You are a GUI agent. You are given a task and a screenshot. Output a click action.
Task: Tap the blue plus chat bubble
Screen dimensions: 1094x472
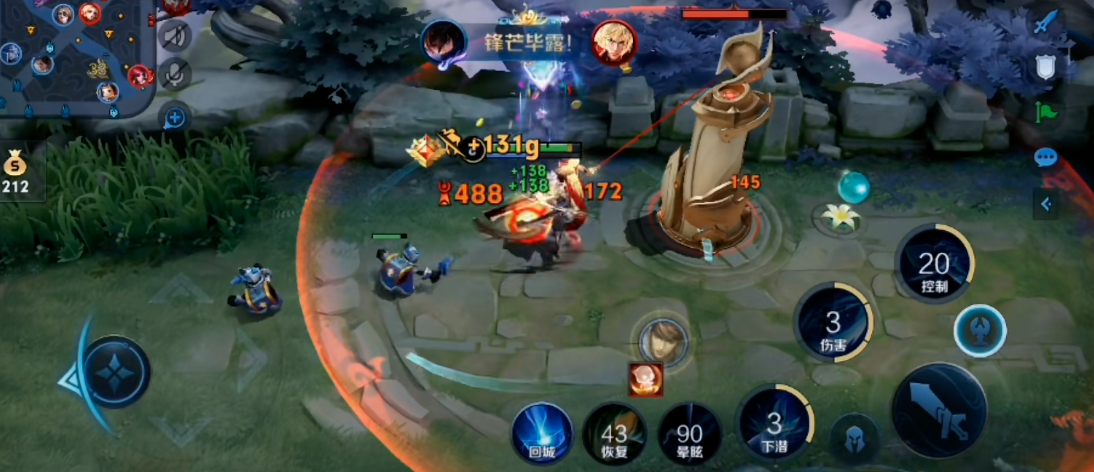click(x=175, y=117)
